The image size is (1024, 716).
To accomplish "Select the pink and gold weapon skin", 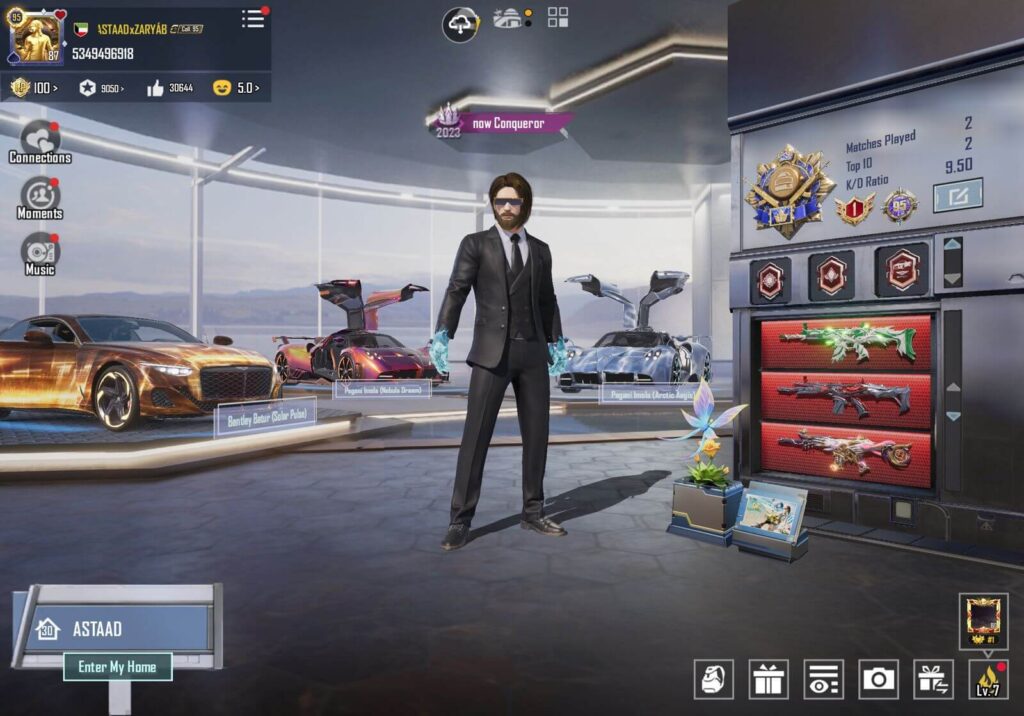I will tap(845, 453).
